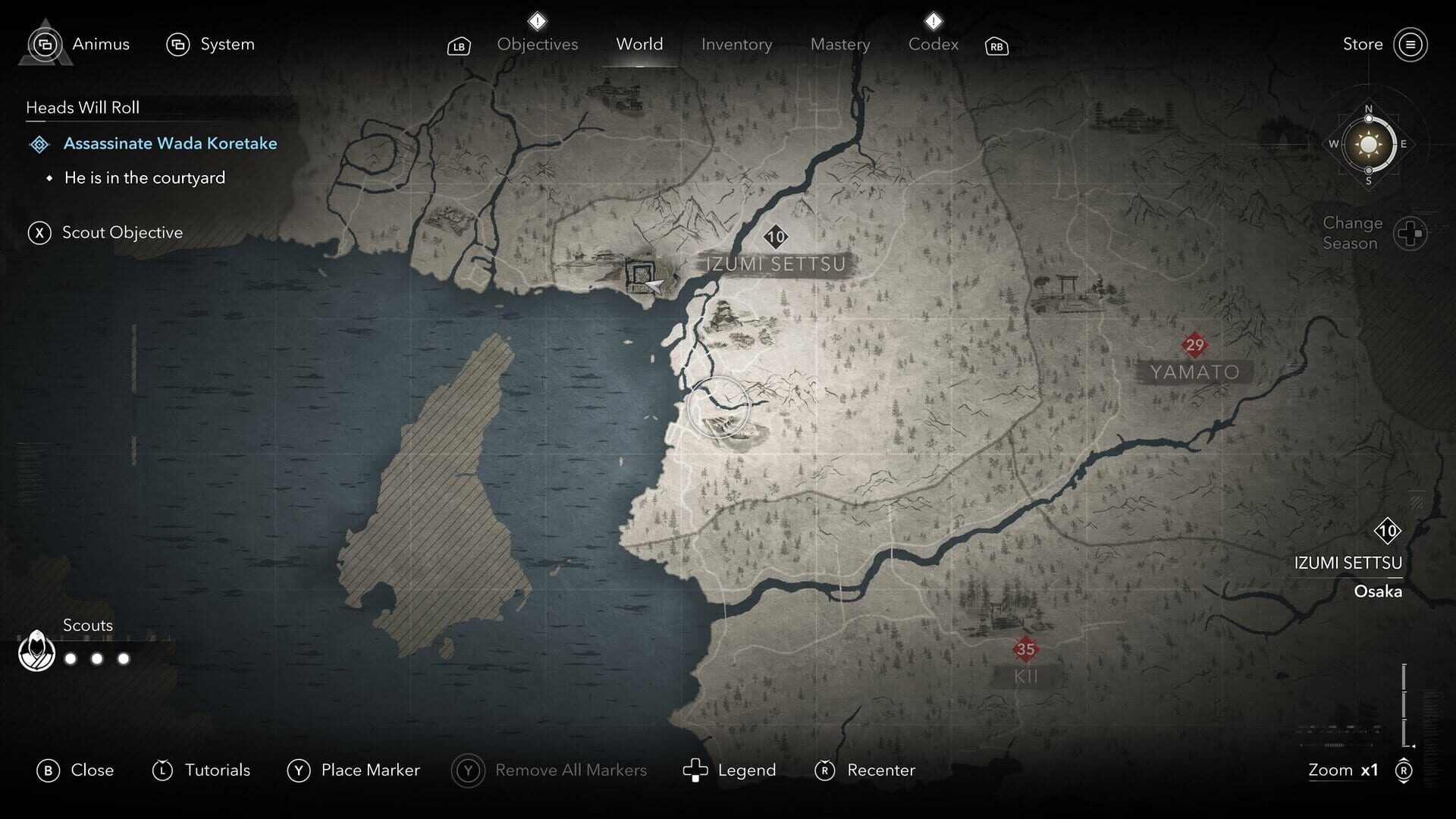The height and width of the screenshot is (819, 1456).
Task: Click the compass to orient the map
Action: coord(1368,144)
